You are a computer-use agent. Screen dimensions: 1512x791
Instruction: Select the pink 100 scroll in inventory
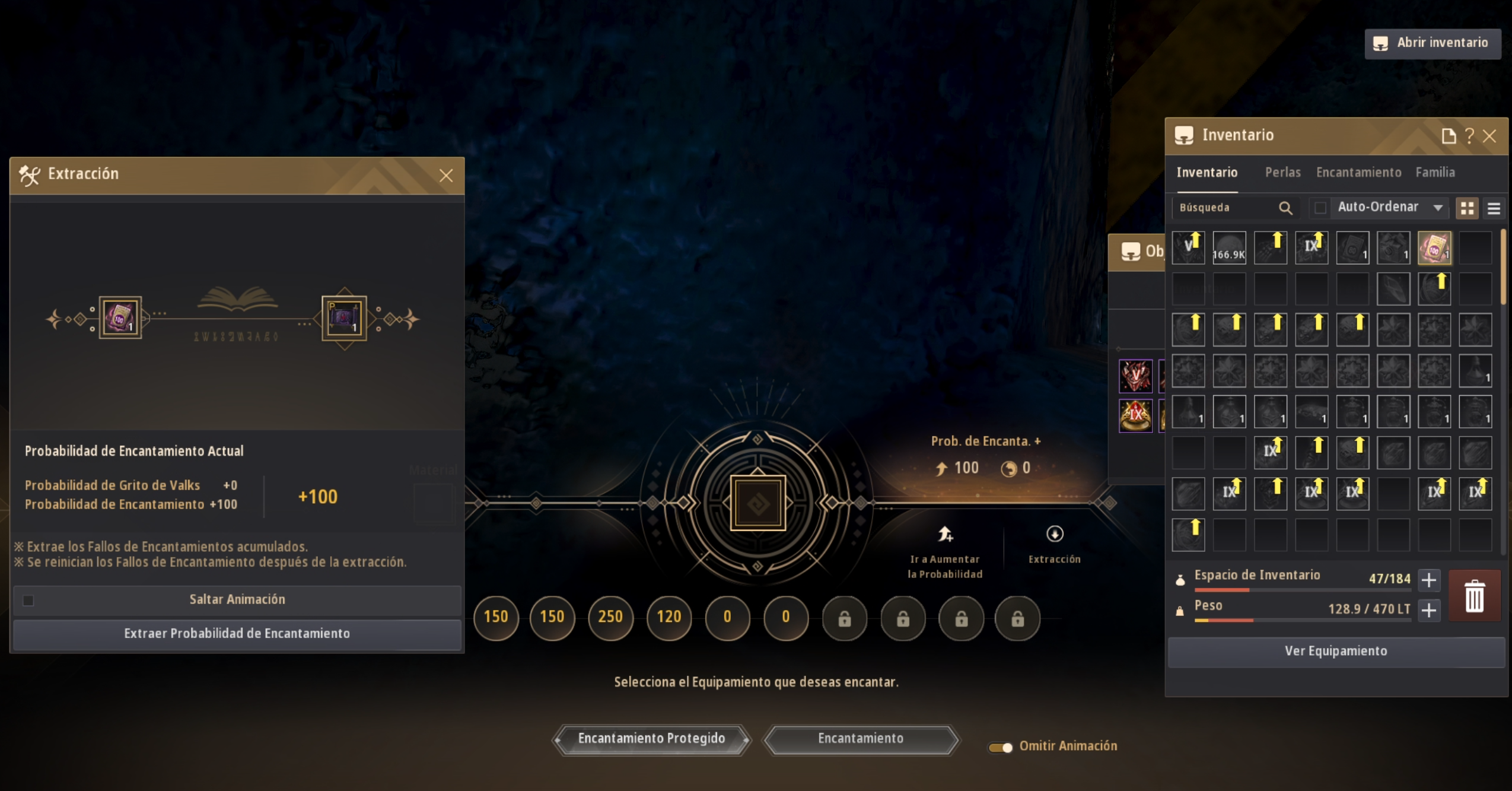1434,248
